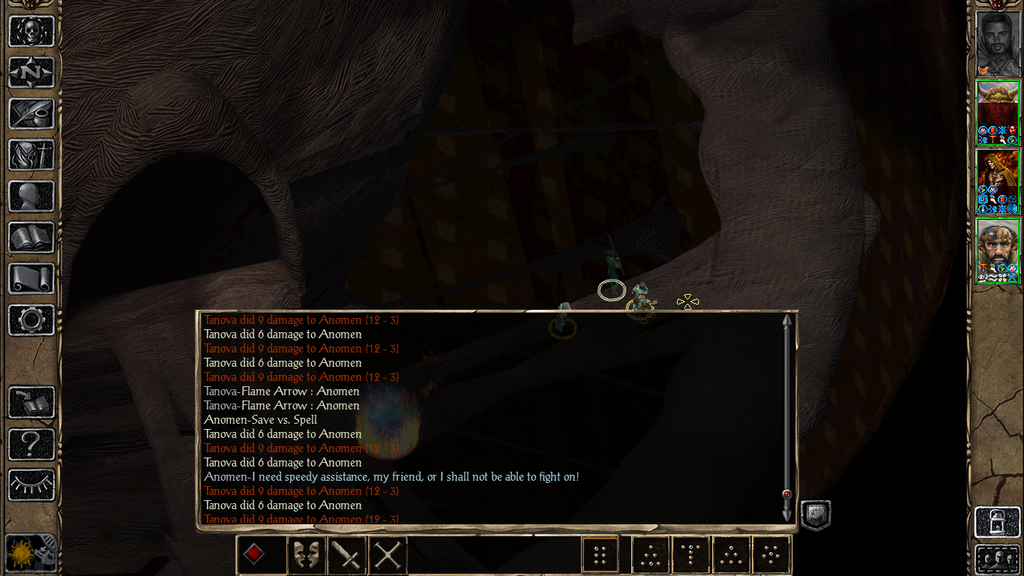Select the greyed-out top party portrait
This screenshot has width=1024, height=576.
(997, 43)
